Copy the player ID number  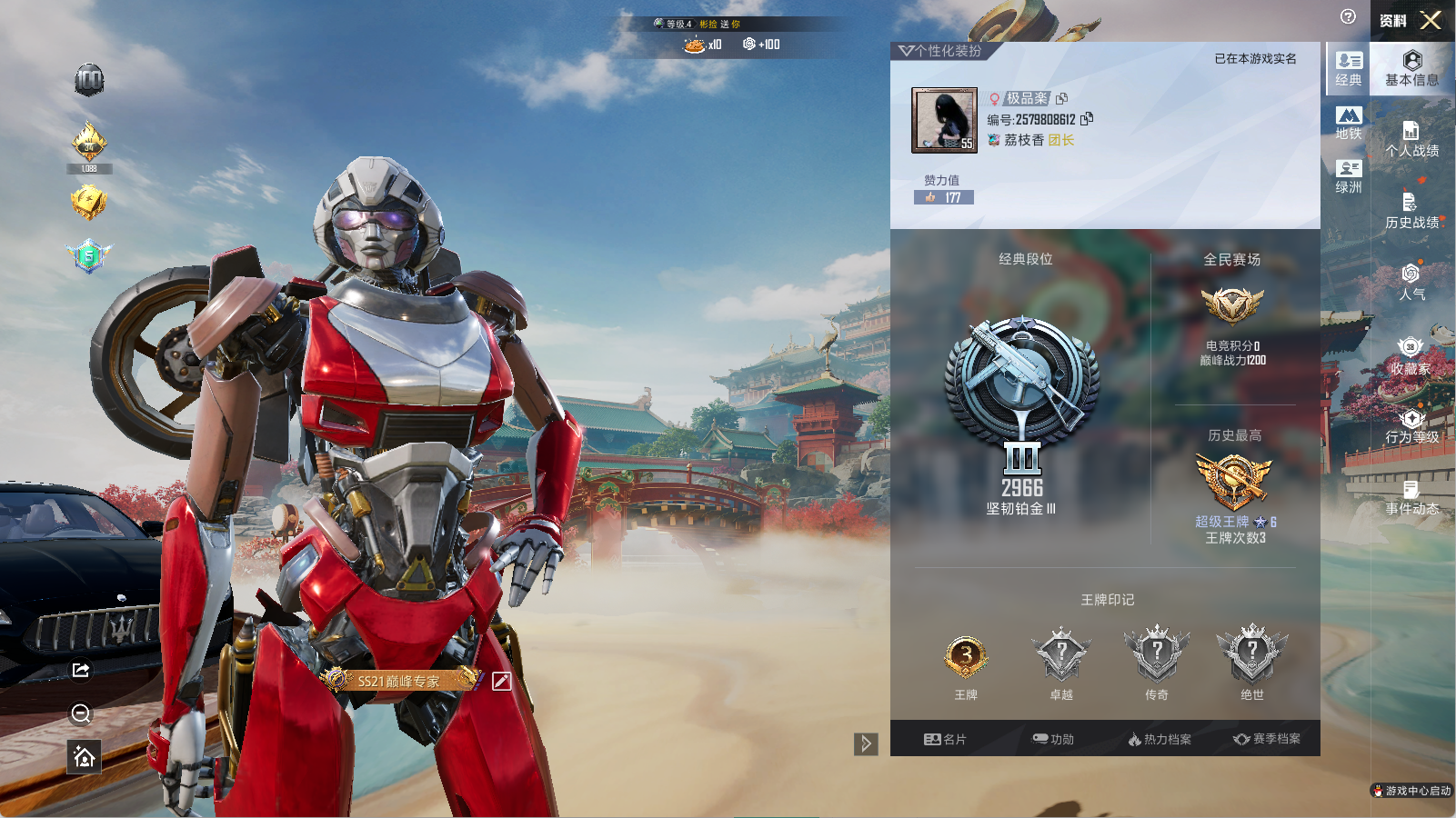pyautogui.click(x=1088, y=119)
